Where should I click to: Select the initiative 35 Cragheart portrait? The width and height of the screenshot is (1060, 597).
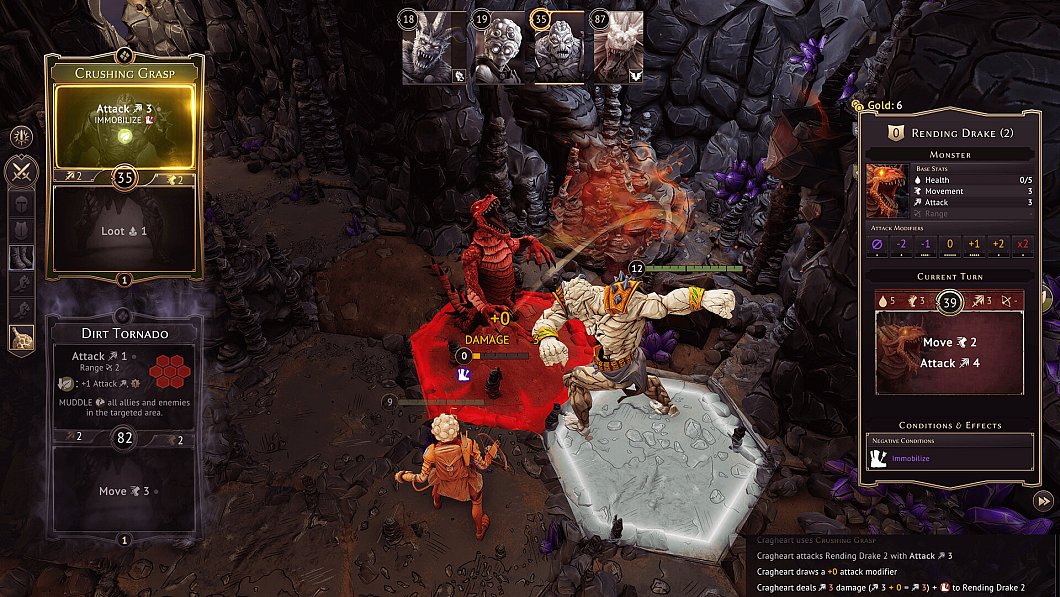click(x=558, y=48)
